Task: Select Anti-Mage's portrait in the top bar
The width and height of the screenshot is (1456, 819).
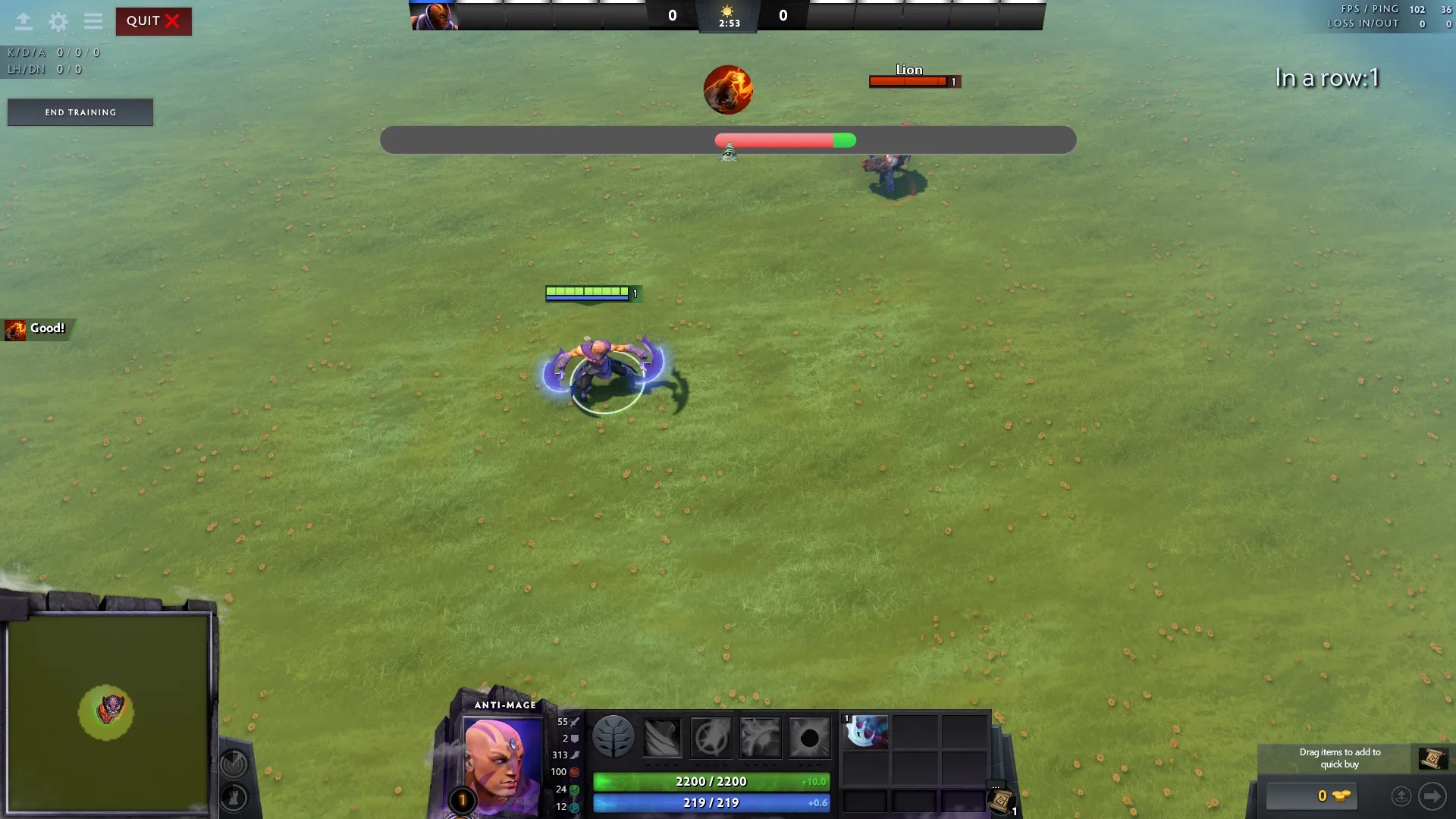Action: coord(435,16)
